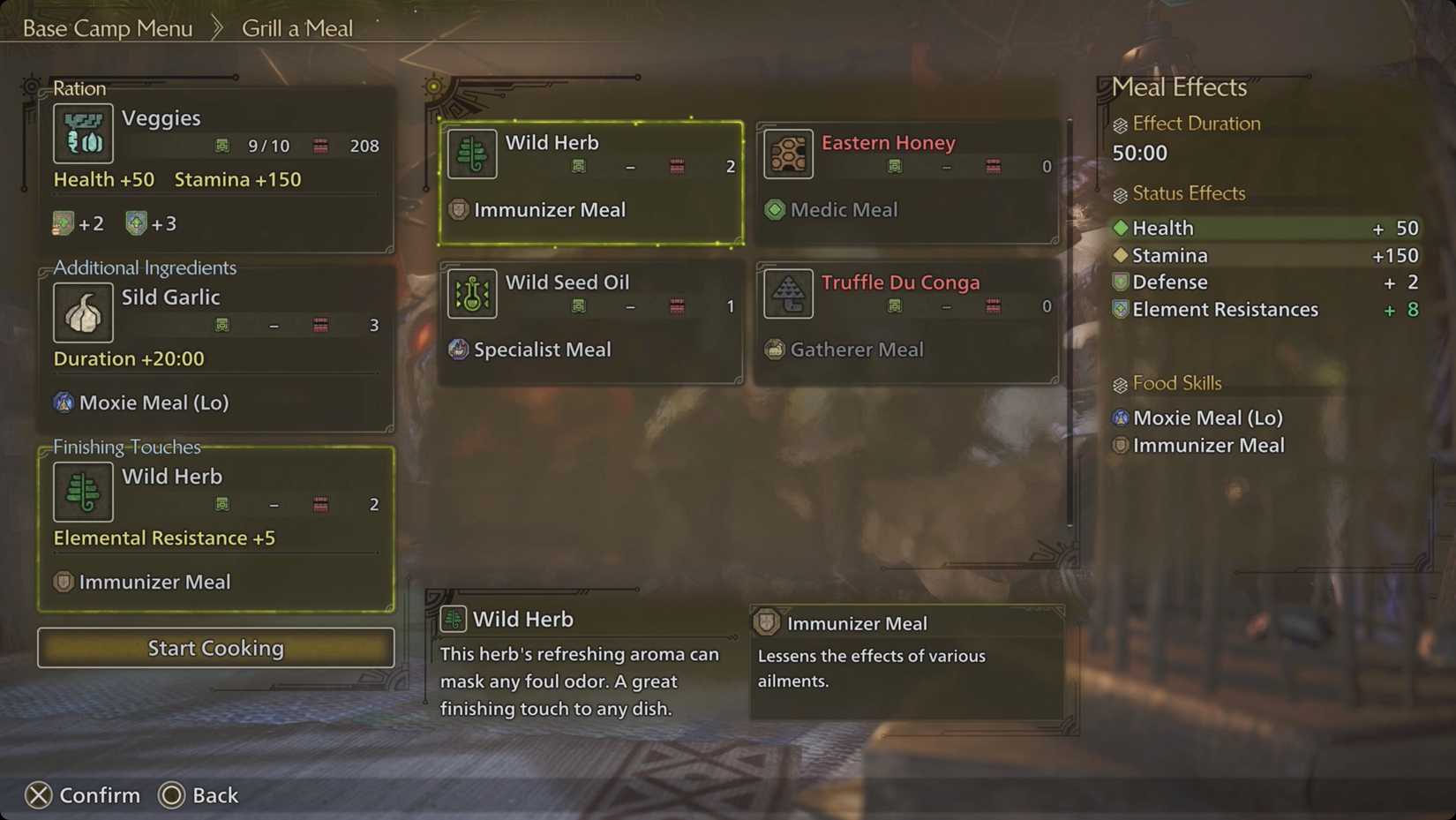Click the Confirm button

tap(84, 795)
